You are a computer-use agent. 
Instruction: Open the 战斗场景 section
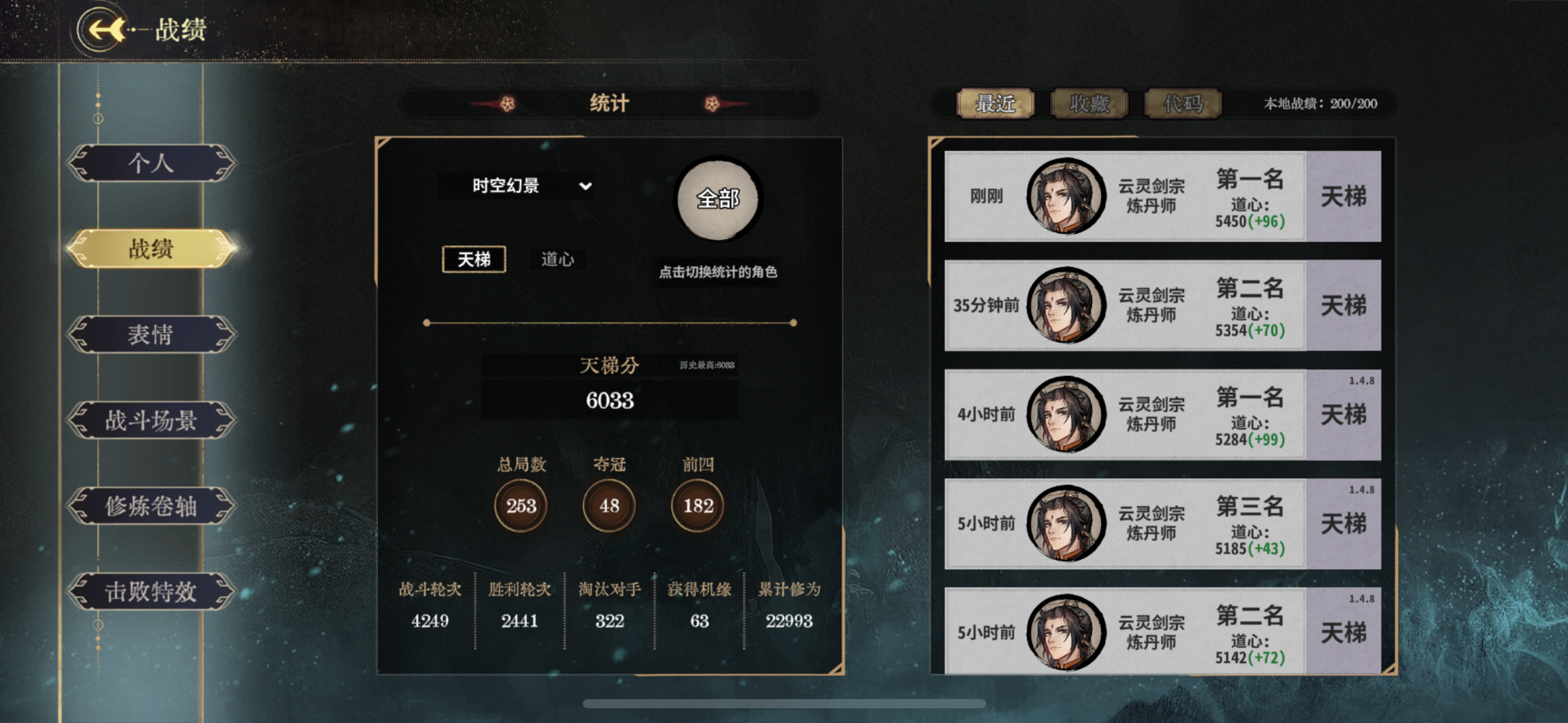(x=152, y=421)
